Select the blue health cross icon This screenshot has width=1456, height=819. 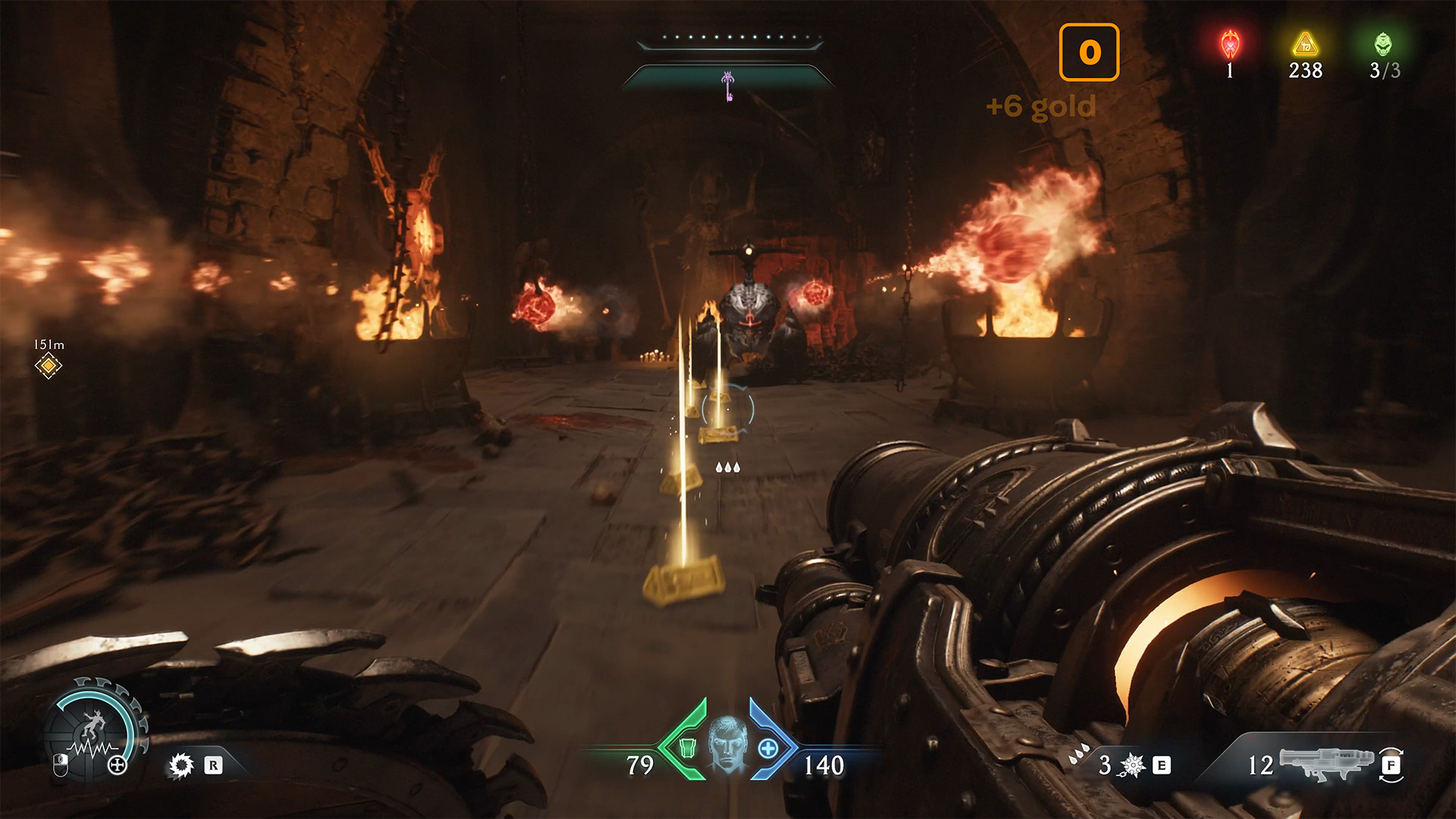coord(767,748)
